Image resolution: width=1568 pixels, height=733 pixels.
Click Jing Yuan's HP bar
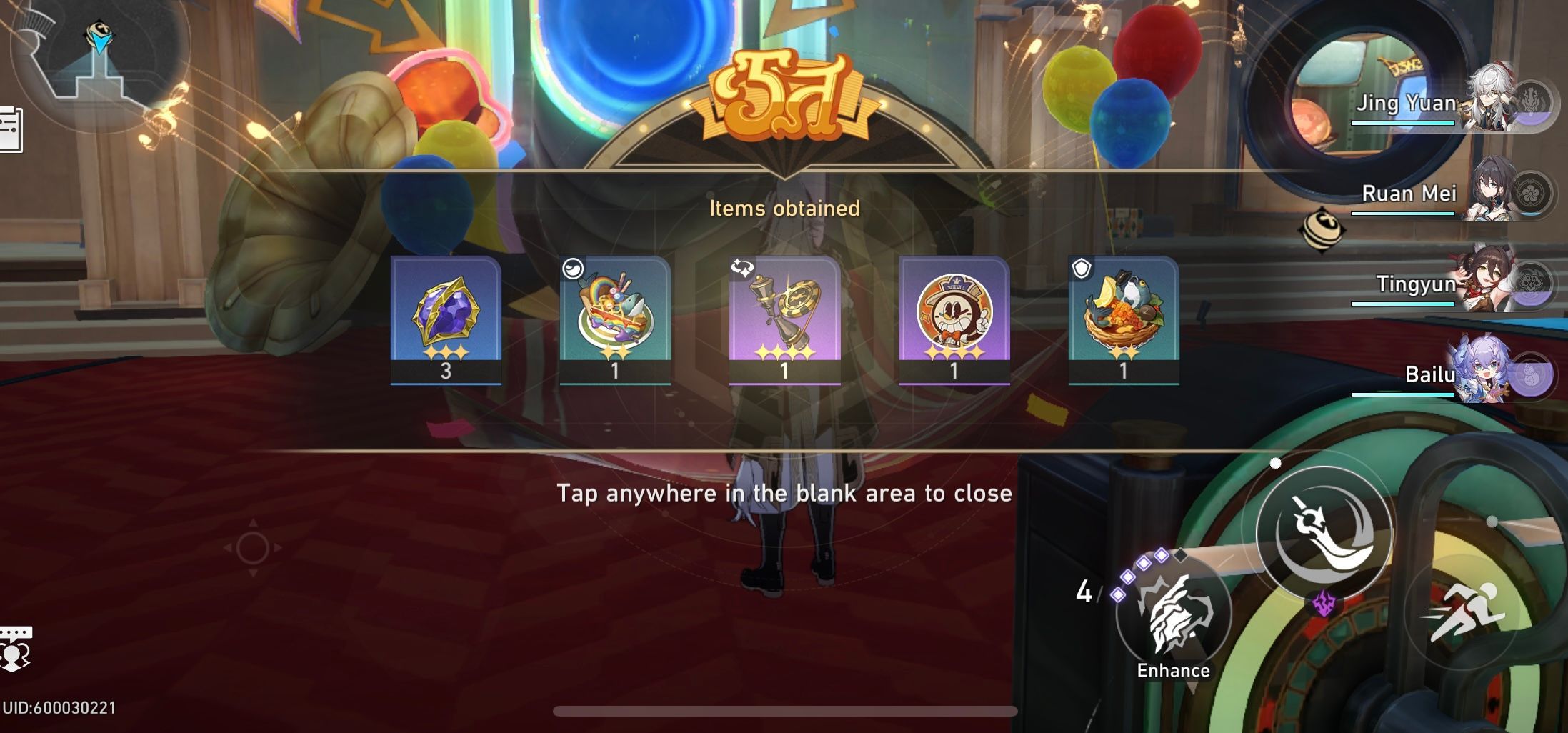tap(1404, 121)
